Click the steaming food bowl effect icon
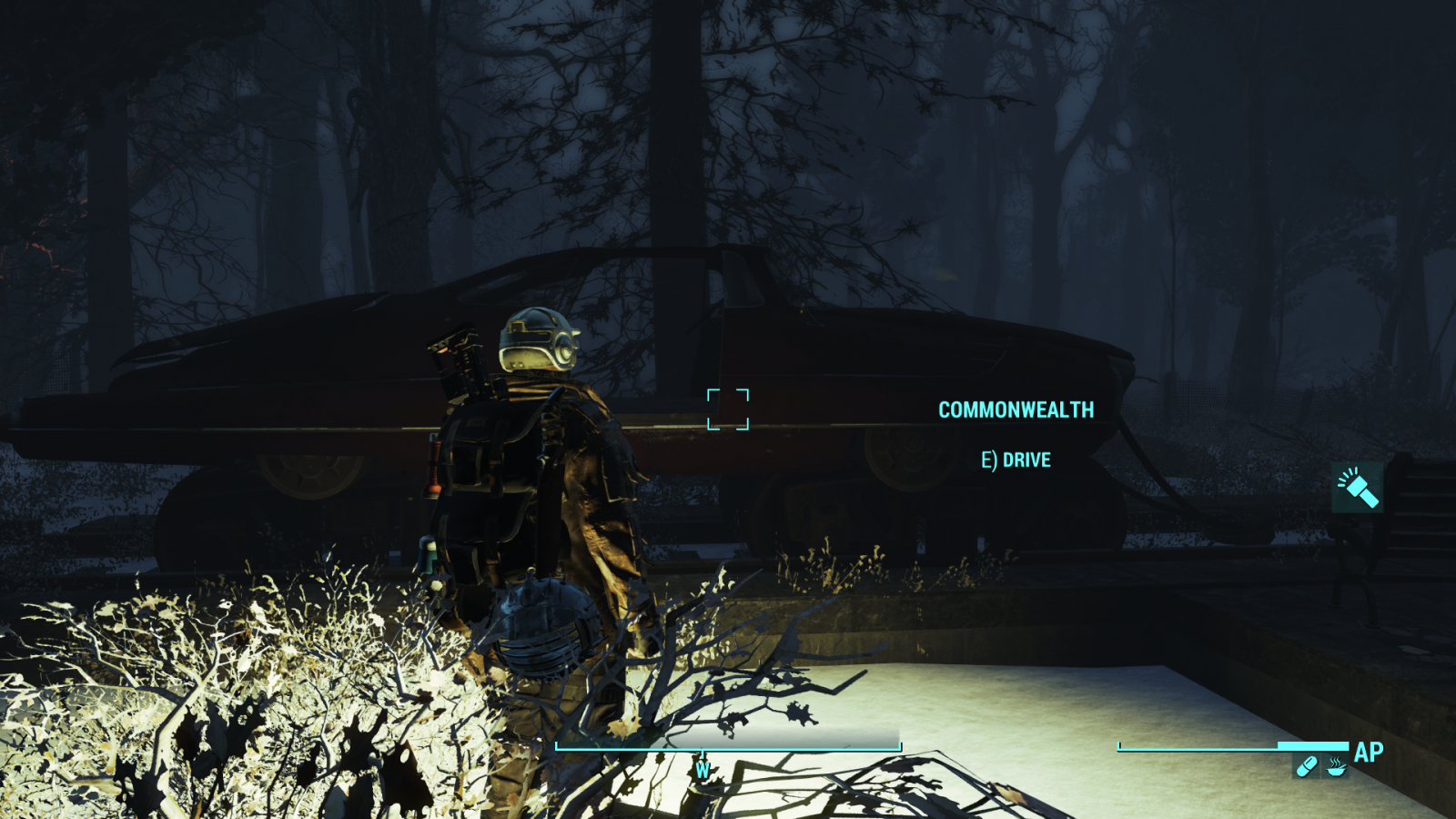The image size is (1456, 819). [x=1335, y=767]
